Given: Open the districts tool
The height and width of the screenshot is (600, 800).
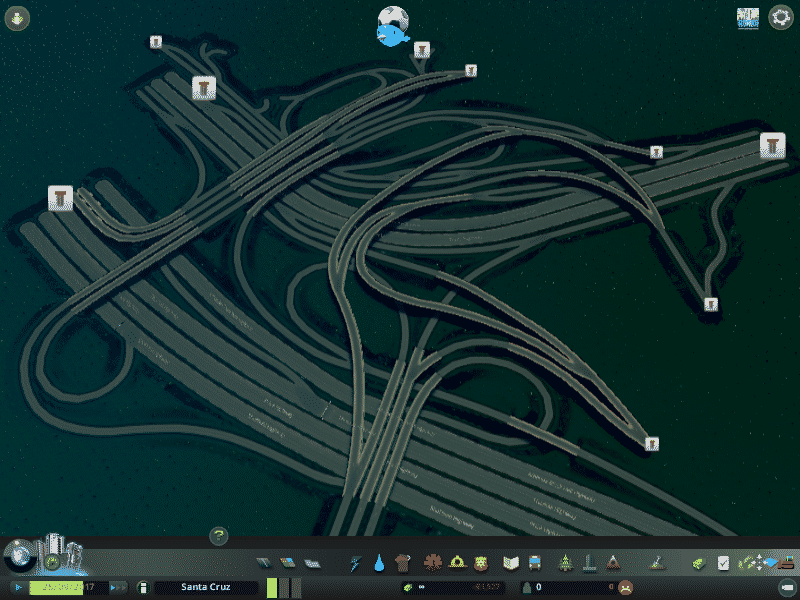Looking at the screenshot, I should tap(311, 563).
